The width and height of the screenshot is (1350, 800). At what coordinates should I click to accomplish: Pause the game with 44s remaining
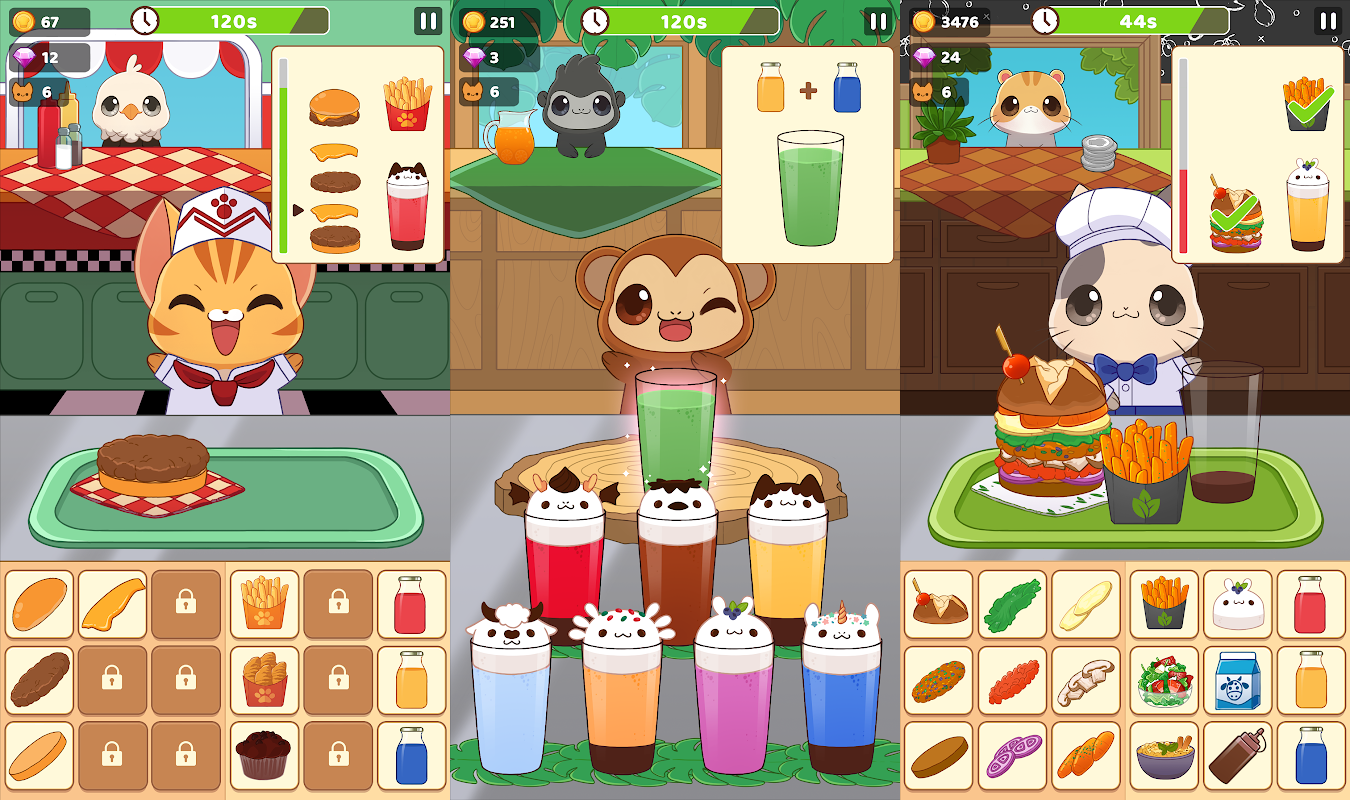[1327, 21]
